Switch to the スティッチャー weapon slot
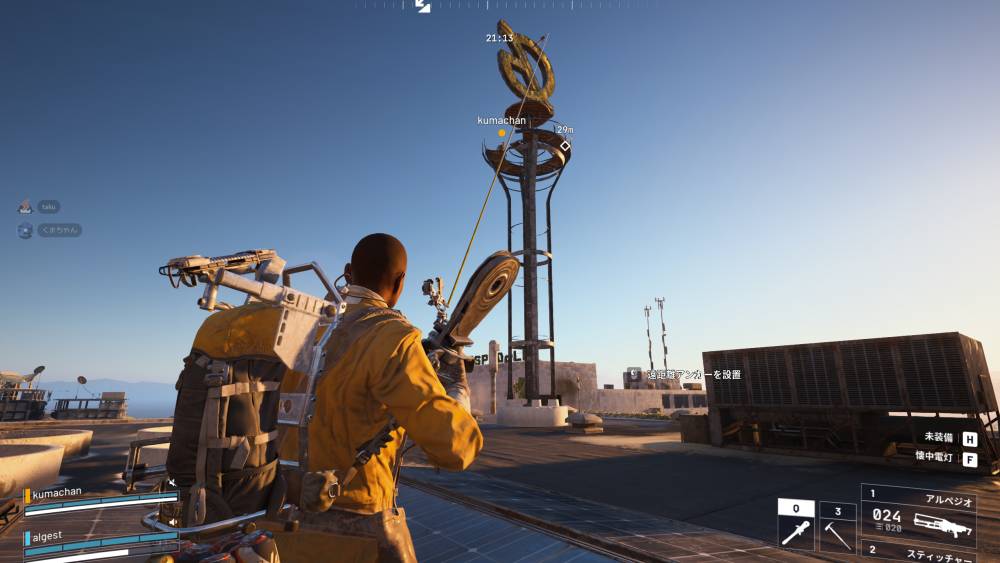Viewport: 1000px width, 563px height. [x=917, y=553]
